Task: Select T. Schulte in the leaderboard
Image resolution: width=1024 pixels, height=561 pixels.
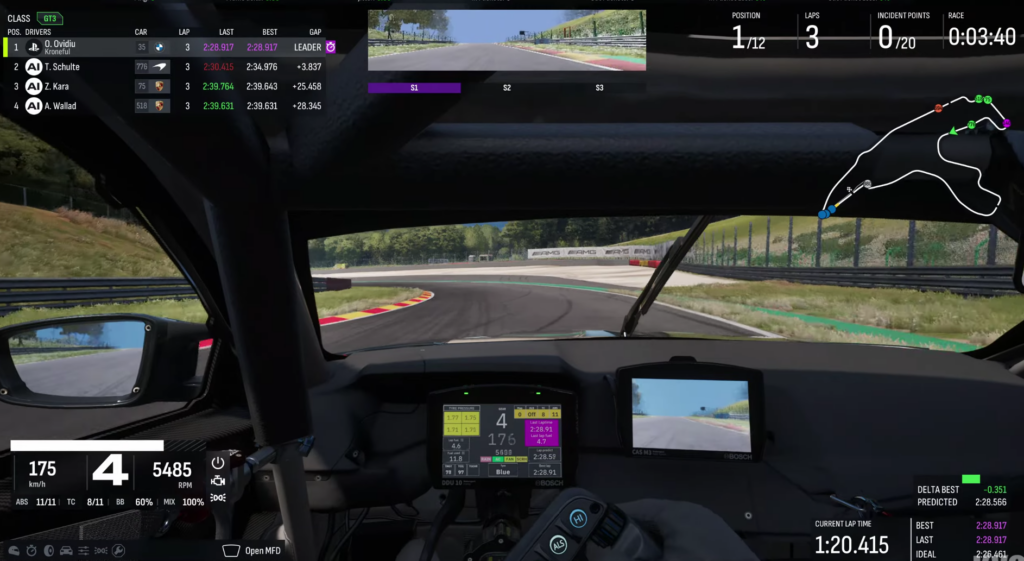Action: (170, 67)
